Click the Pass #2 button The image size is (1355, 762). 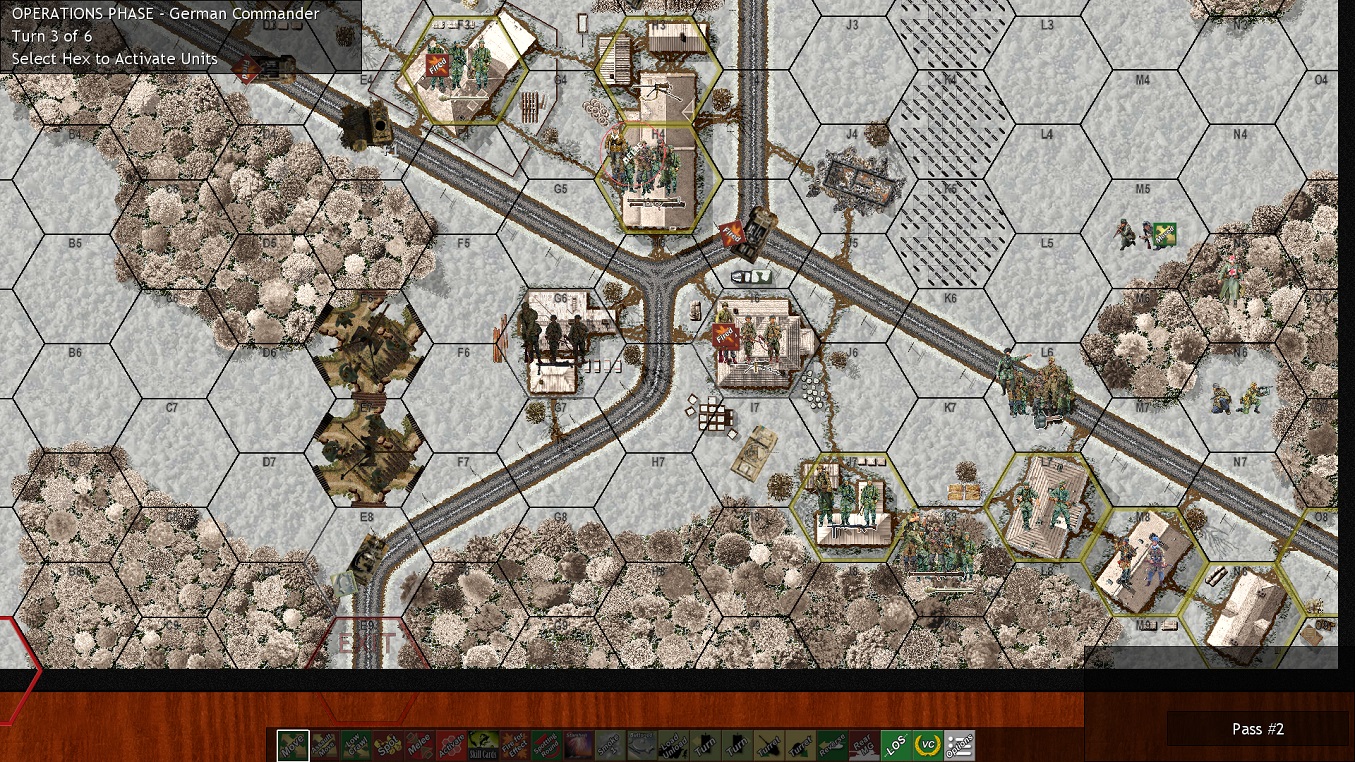tap(1258, 729)
